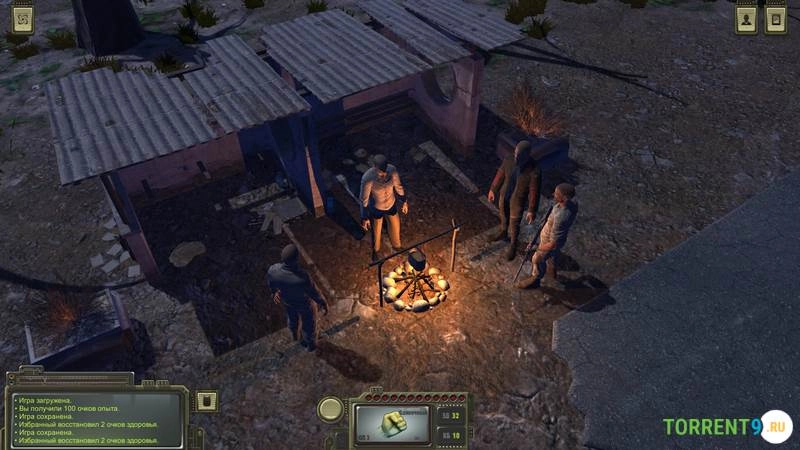Click the swirl icon button in the corner
Screen dimensions: 800x450
(x=21, y=19)
